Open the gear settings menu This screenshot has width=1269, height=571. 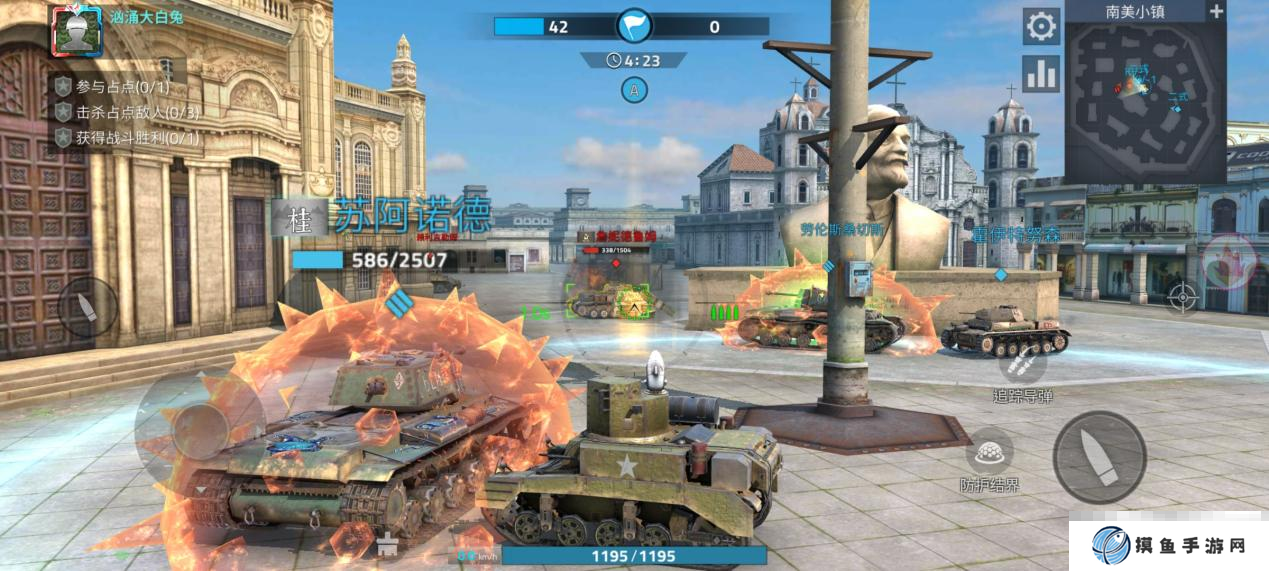(1041, 26)
